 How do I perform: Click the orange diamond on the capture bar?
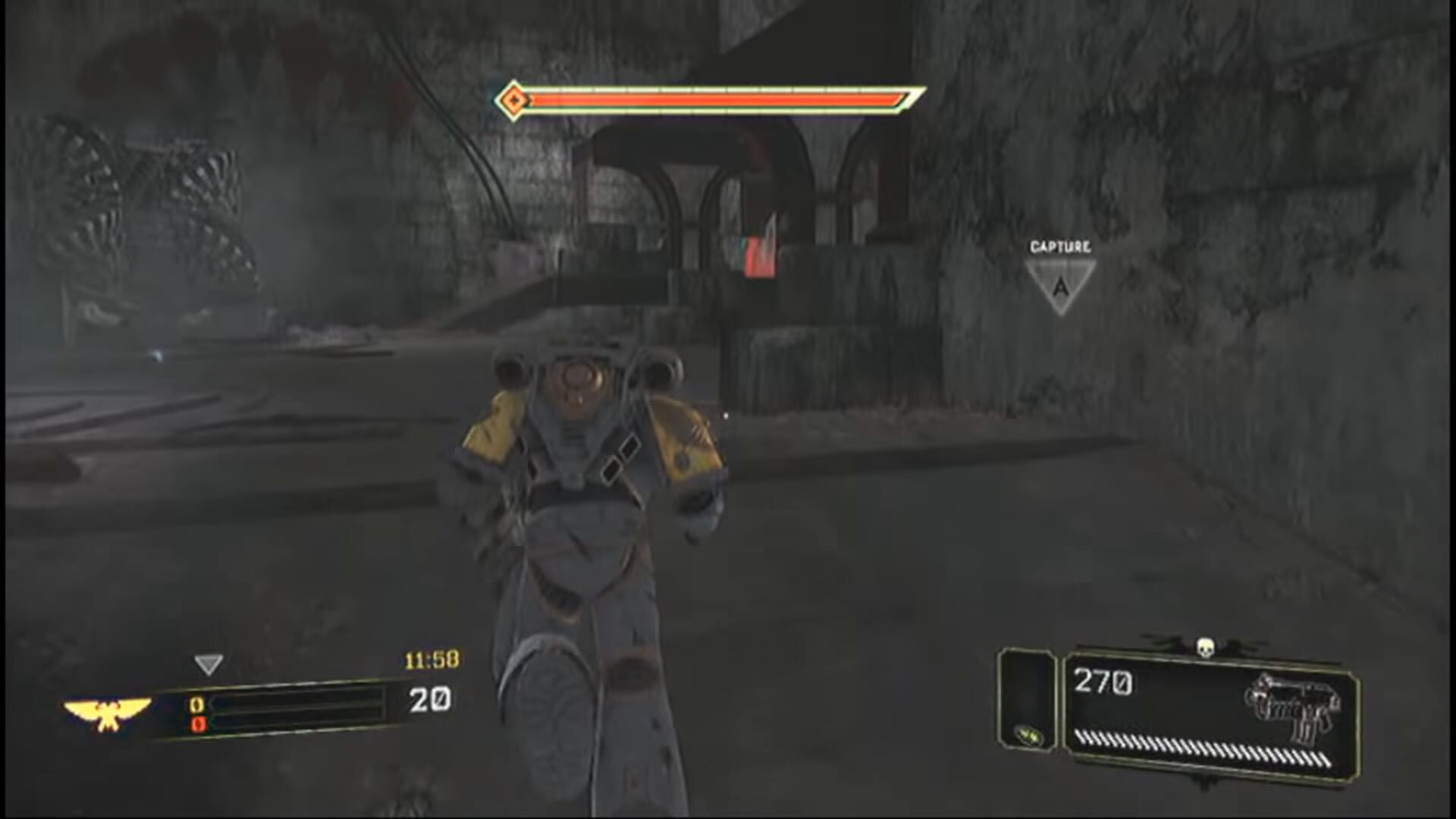(513, 98)
